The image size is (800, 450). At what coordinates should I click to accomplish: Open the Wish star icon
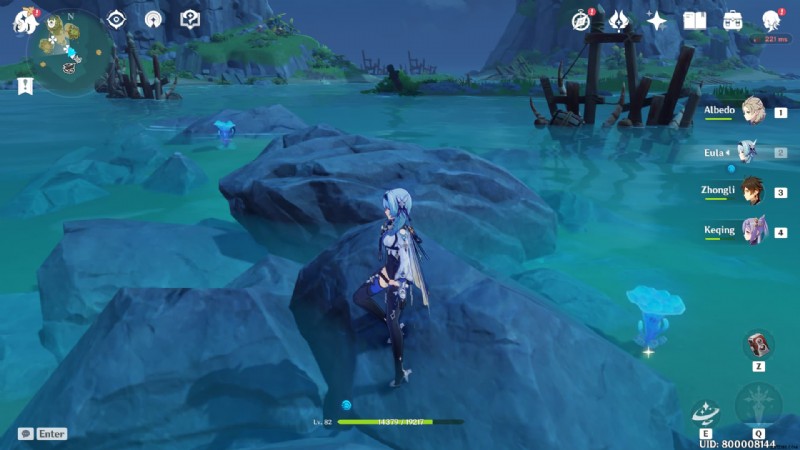click(657, 20)
